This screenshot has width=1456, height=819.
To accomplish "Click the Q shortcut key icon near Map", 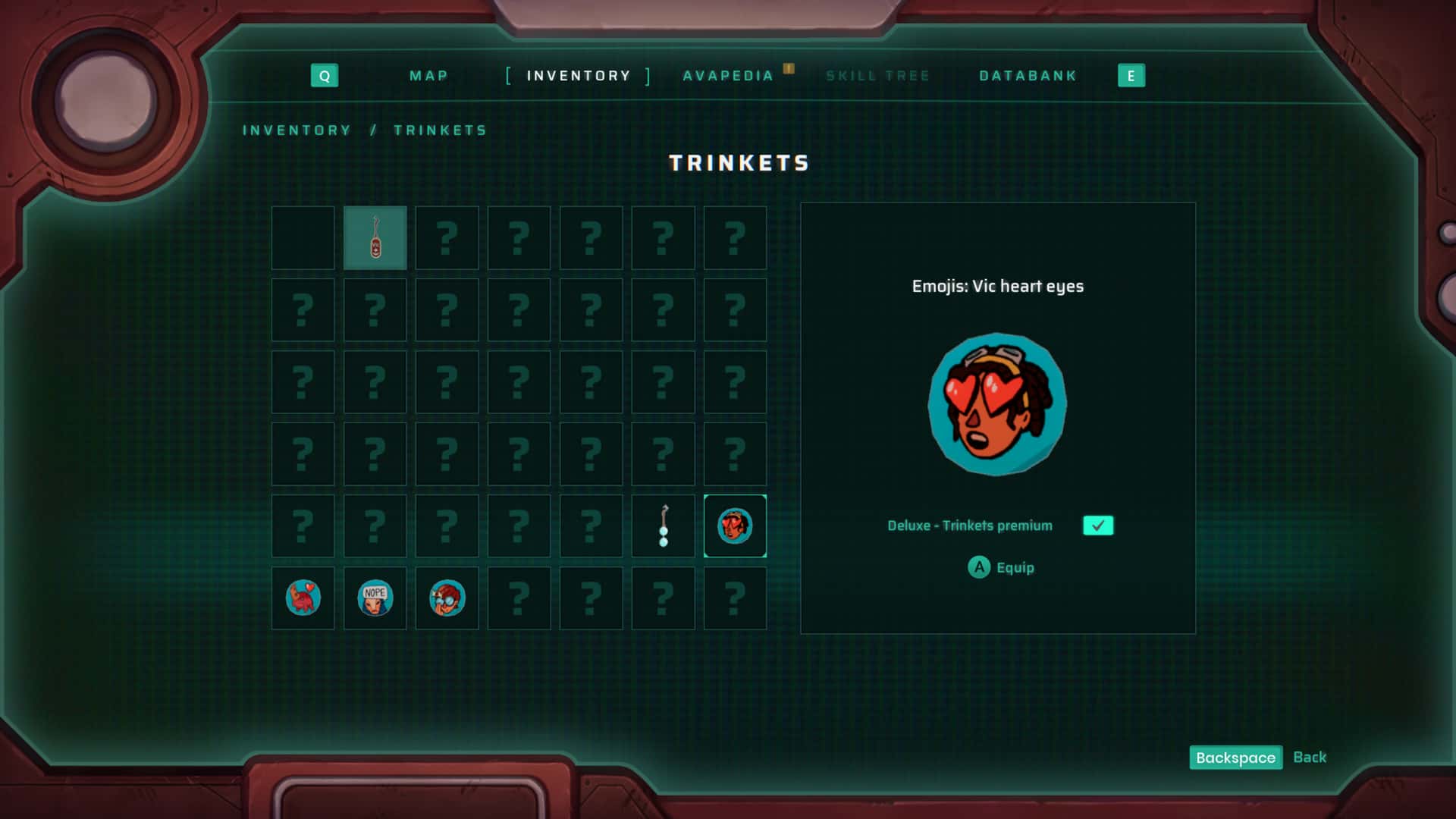I will [325, 75].
